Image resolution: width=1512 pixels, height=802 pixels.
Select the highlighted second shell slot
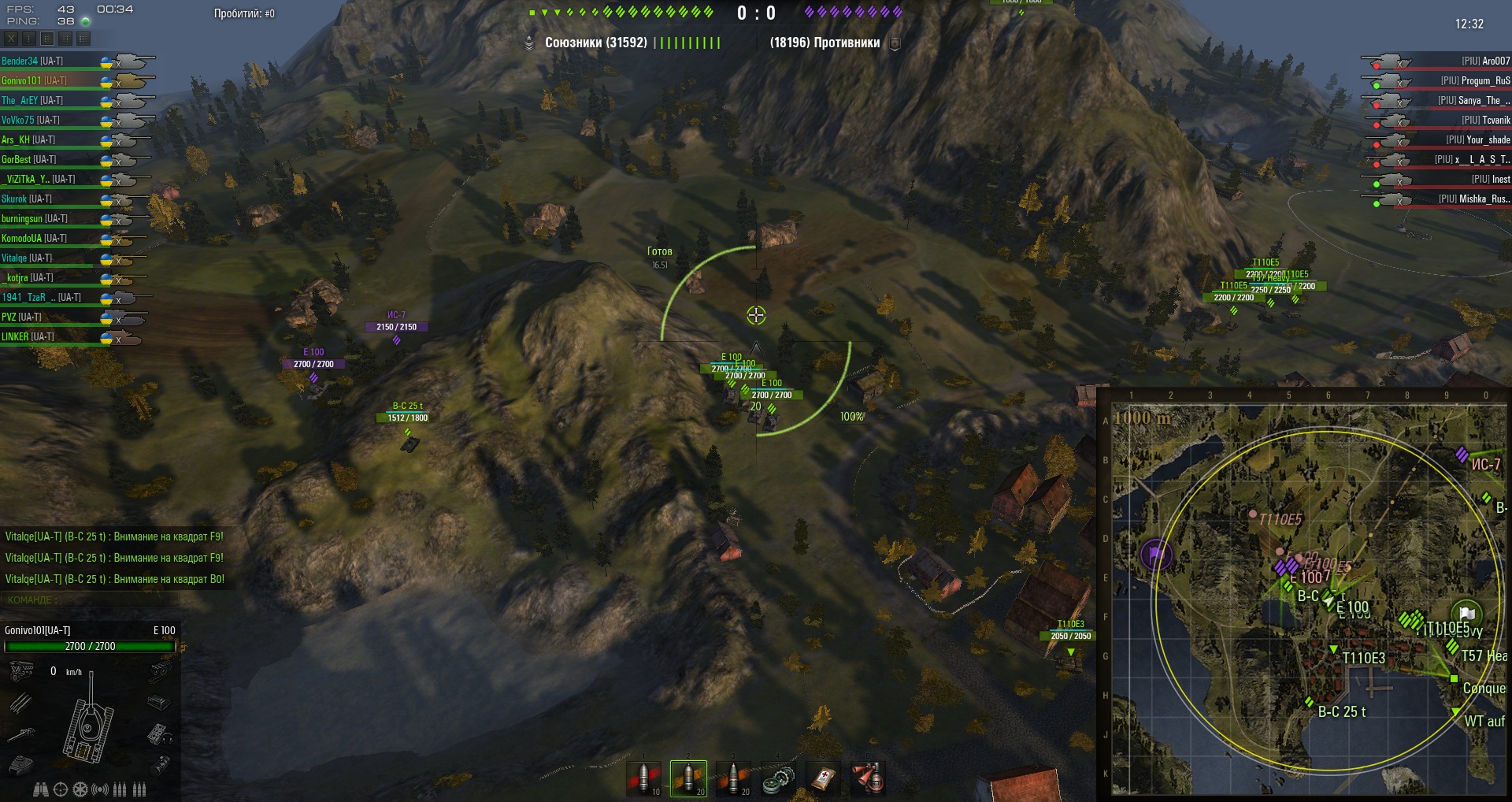coord(688,778)
